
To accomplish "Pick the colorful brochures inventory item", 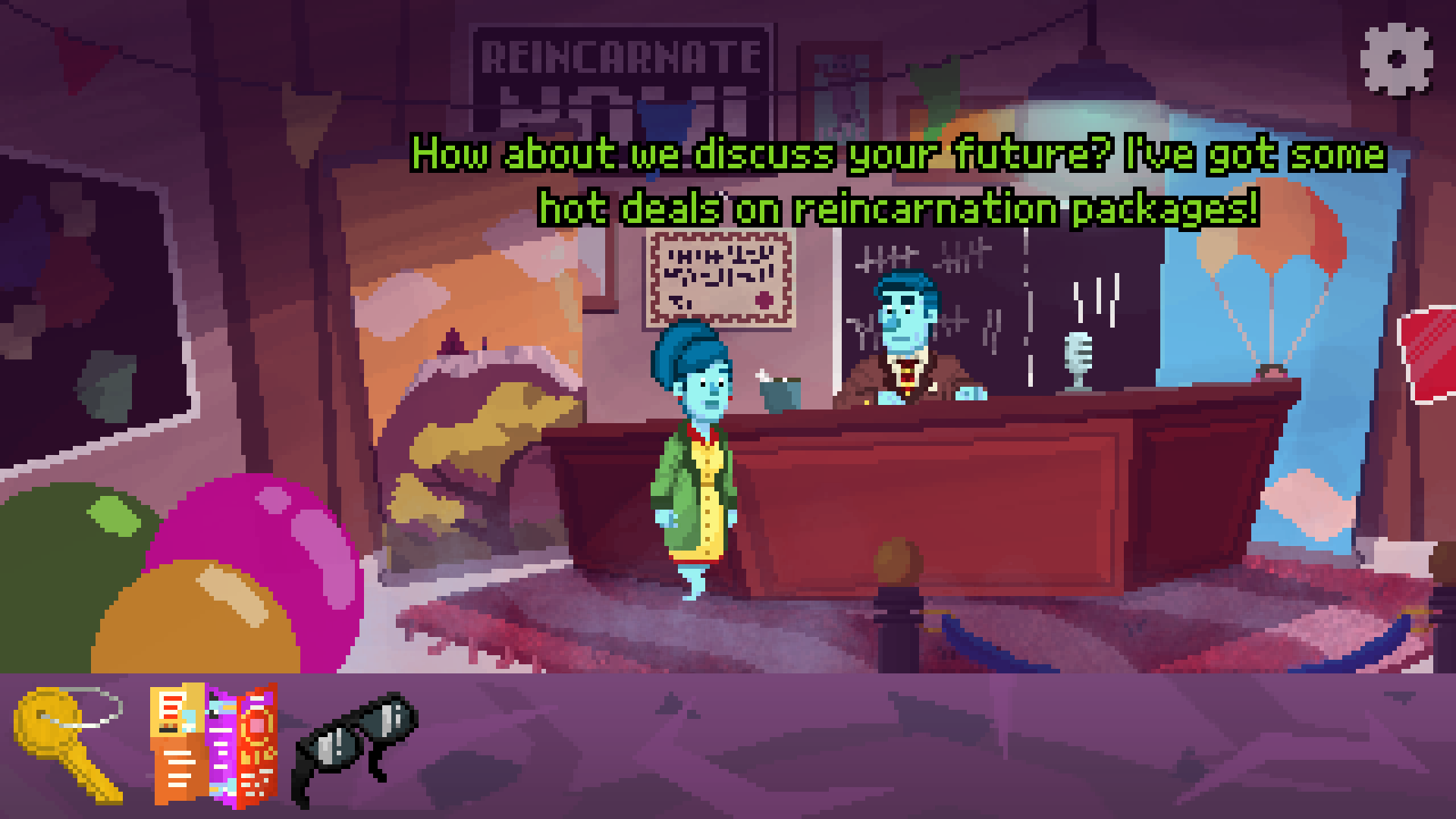I will point(213,745).
